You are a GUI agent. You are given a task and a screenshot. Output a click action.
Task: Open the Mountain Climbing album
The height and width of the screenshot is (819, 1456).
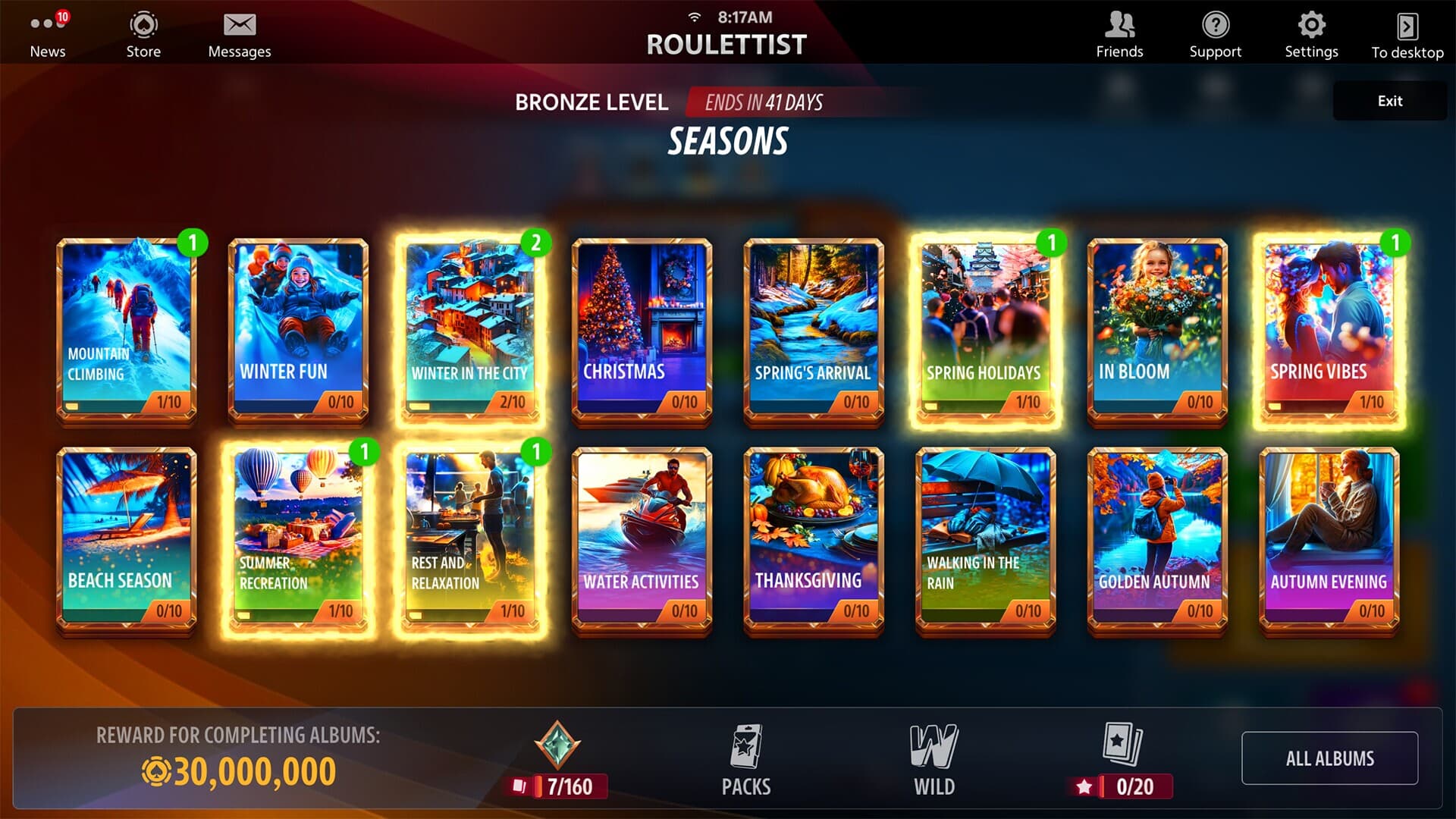point(127,326)
